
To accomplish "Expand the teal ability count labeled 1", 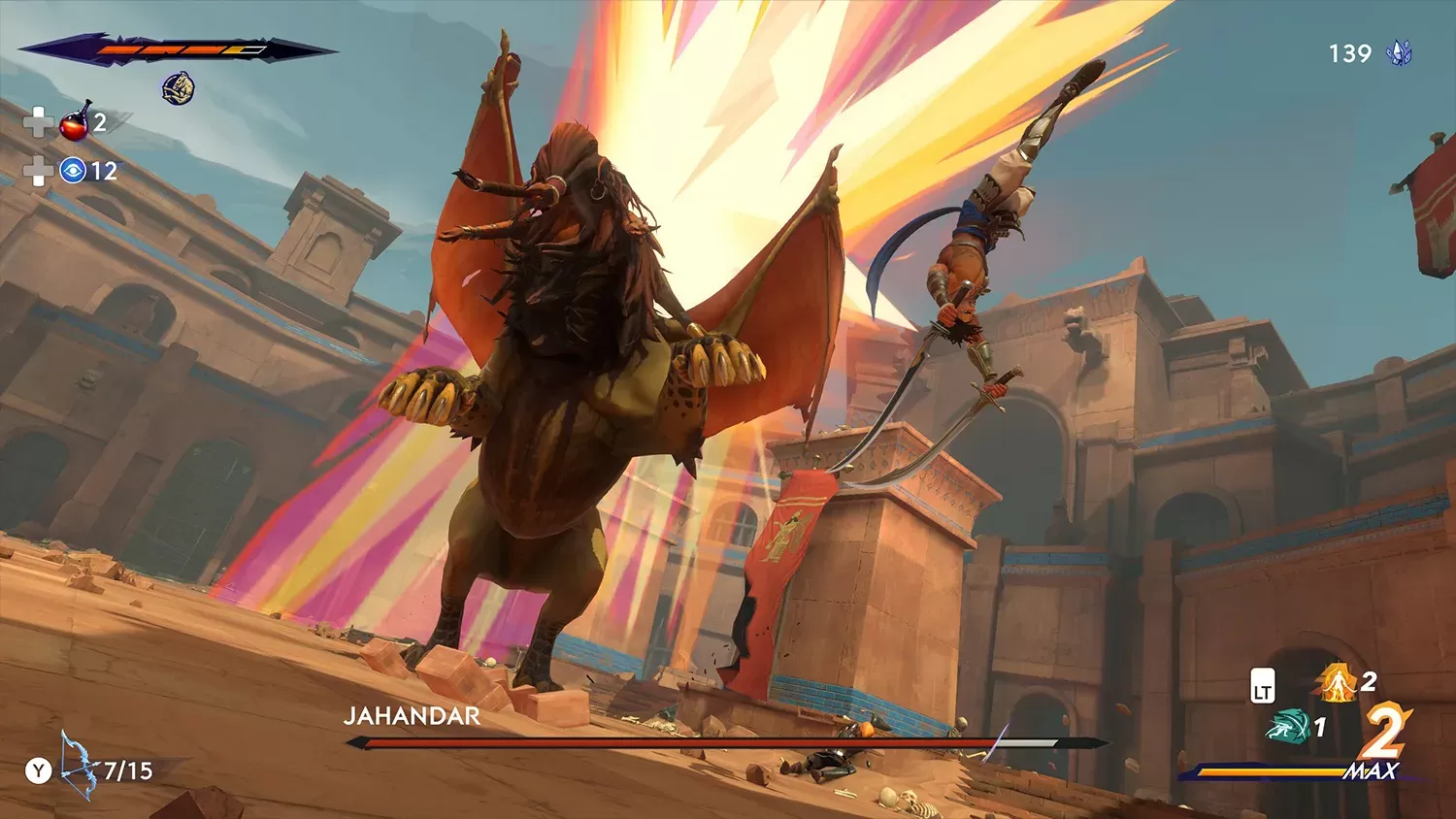I will (1322, 725).
